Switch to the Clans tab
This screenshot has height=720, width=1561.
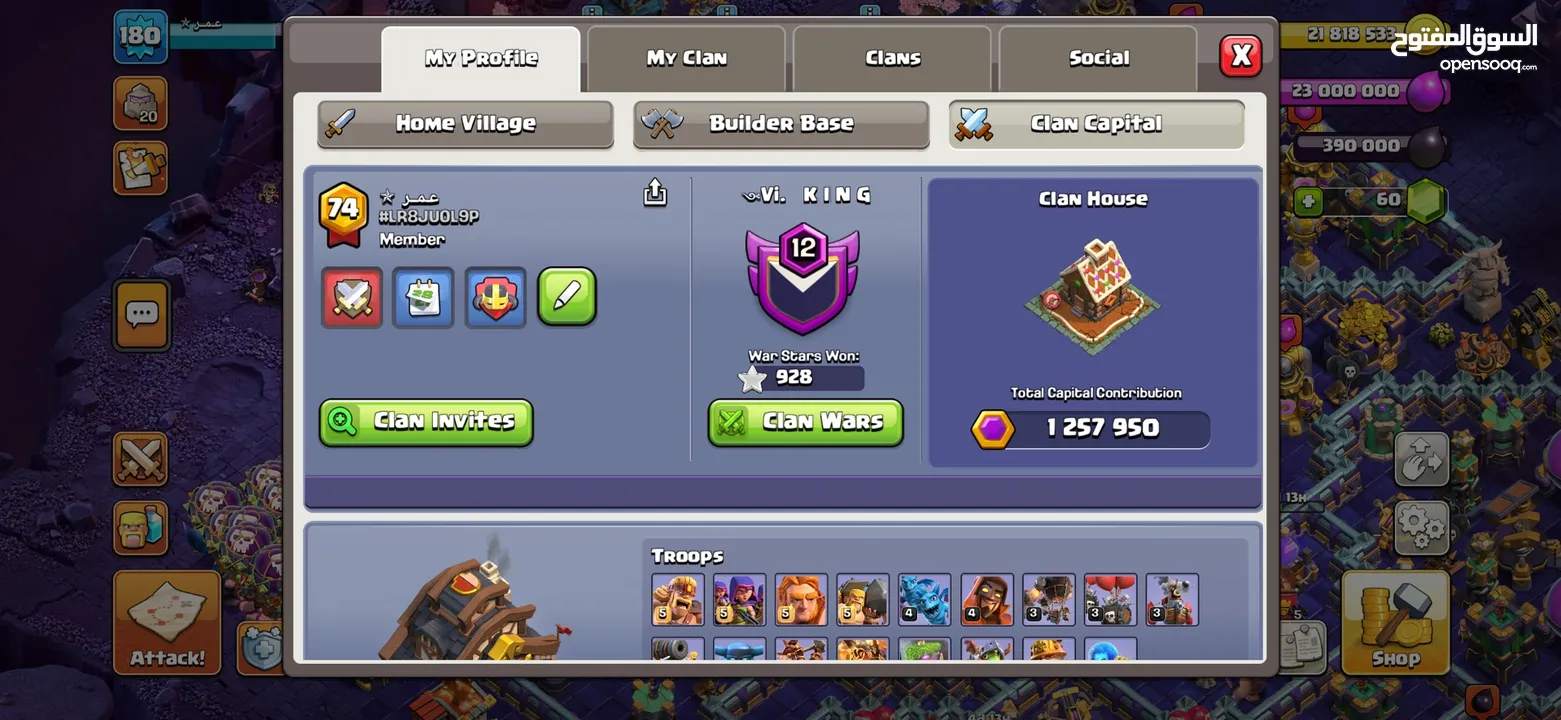click(891, 58)
